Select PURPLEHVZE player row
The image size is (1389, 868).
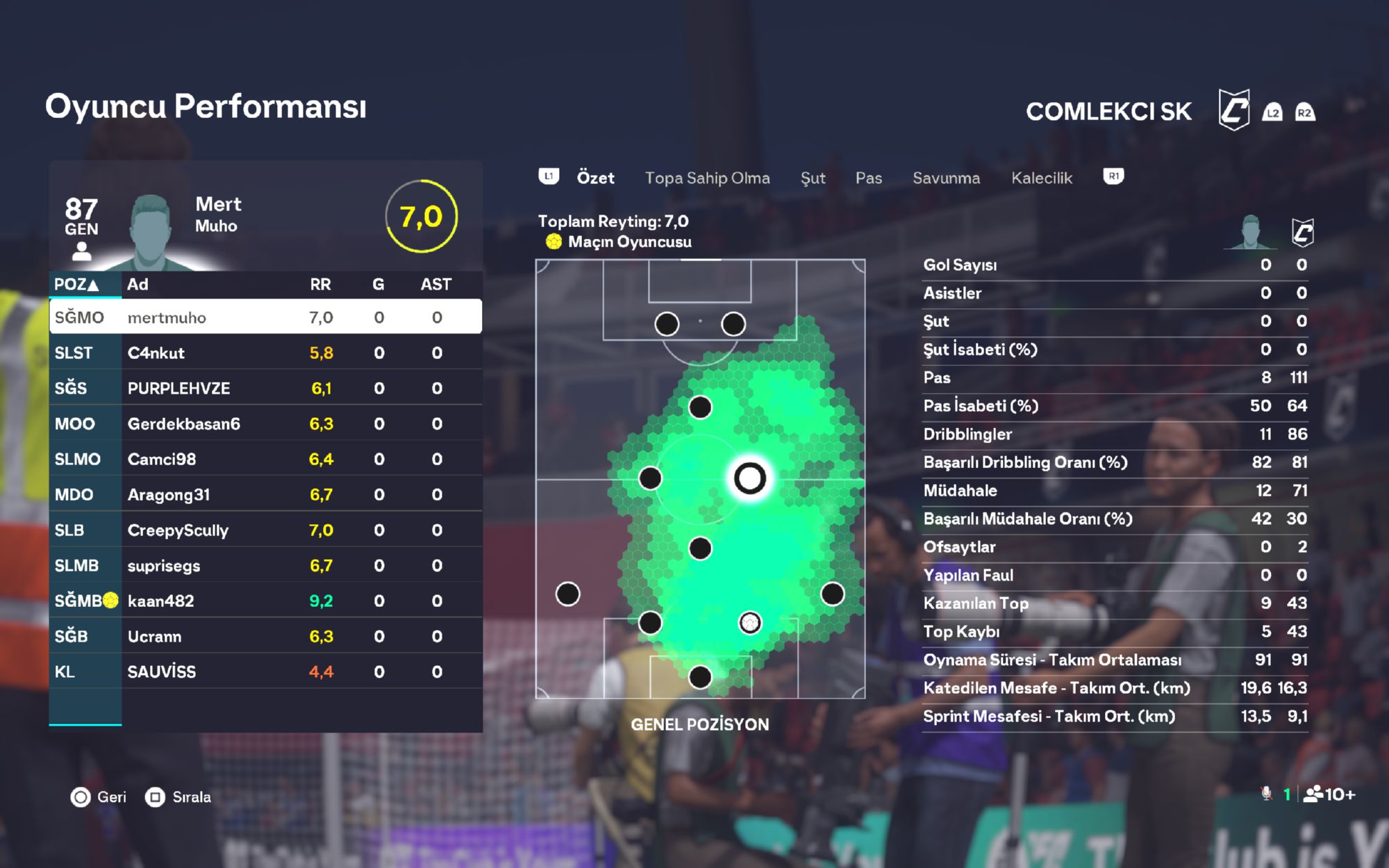pyautogui.click(x=265, y=388)
